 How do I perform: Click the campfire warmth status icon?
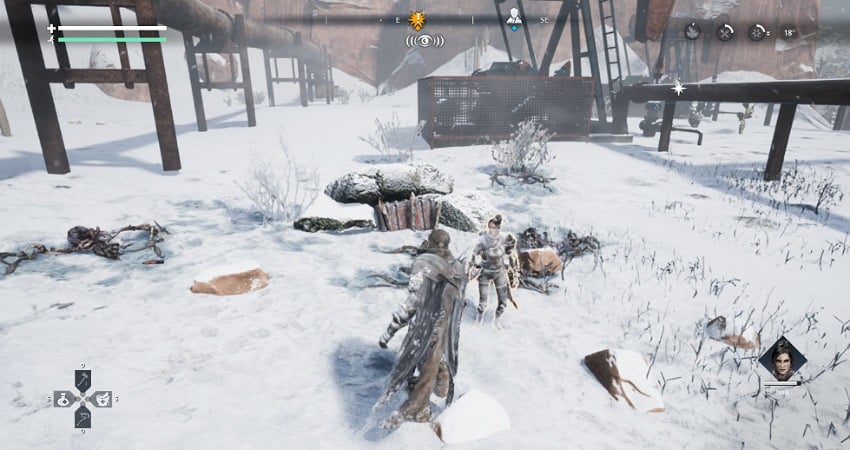(x=692, y=32)
